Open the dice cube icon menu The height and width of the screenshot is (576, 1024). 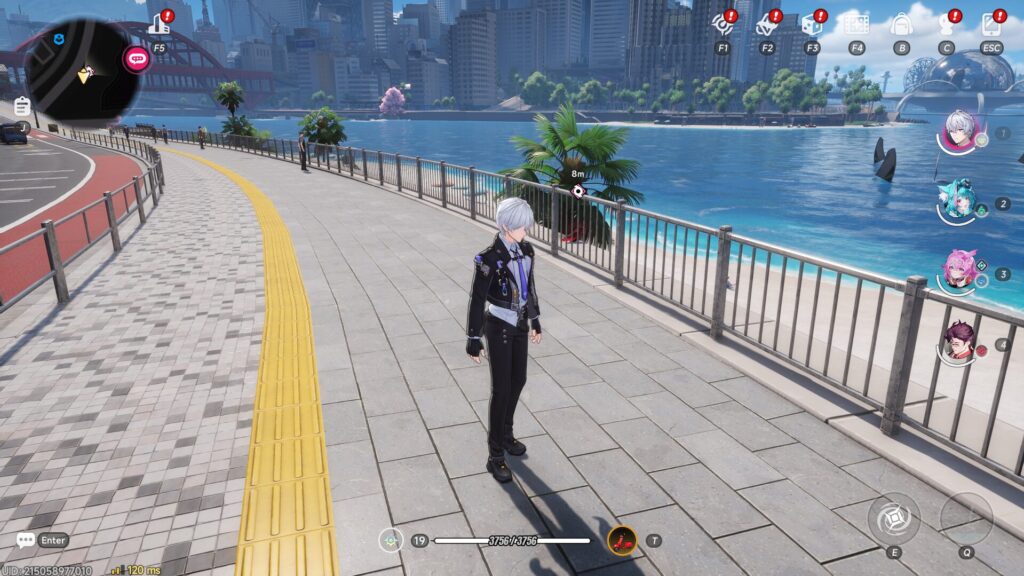click(811, 25)
